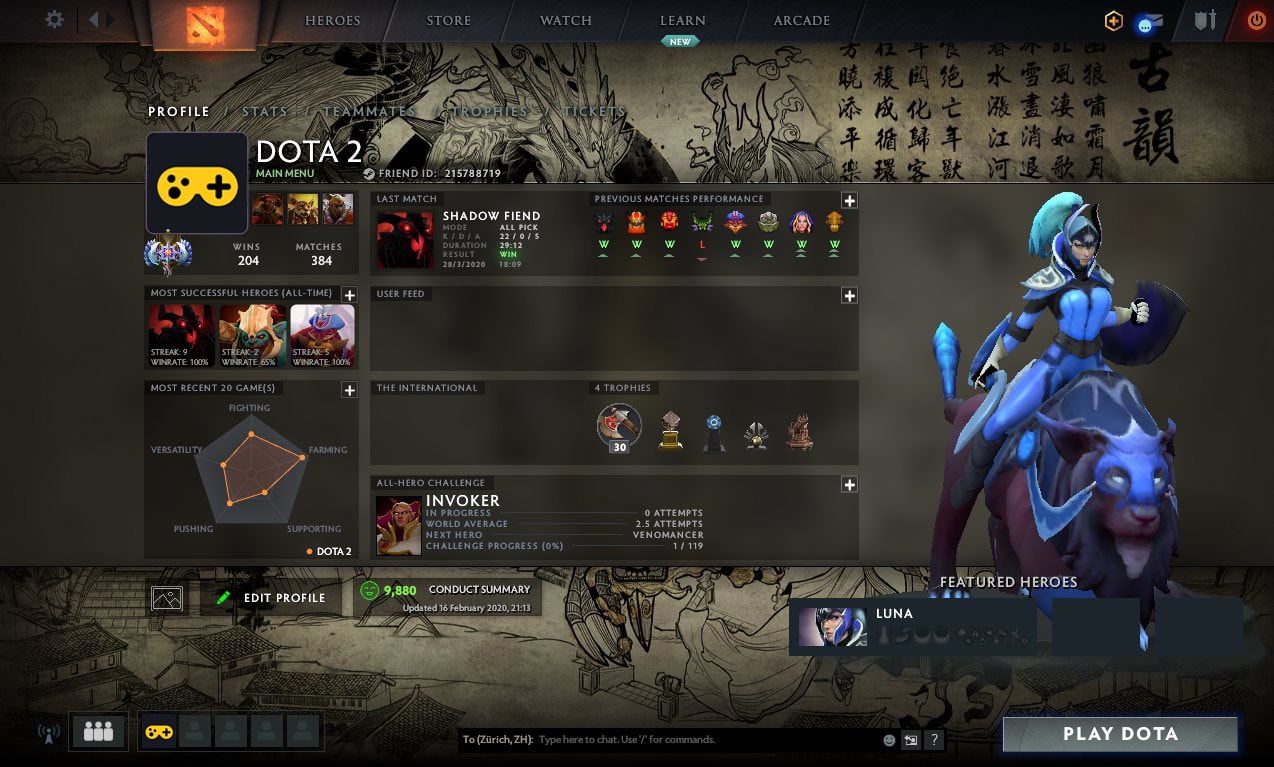Viewport: 1274px width, 767px height.
Task: Open the Learn section
Action: [683, 21]
